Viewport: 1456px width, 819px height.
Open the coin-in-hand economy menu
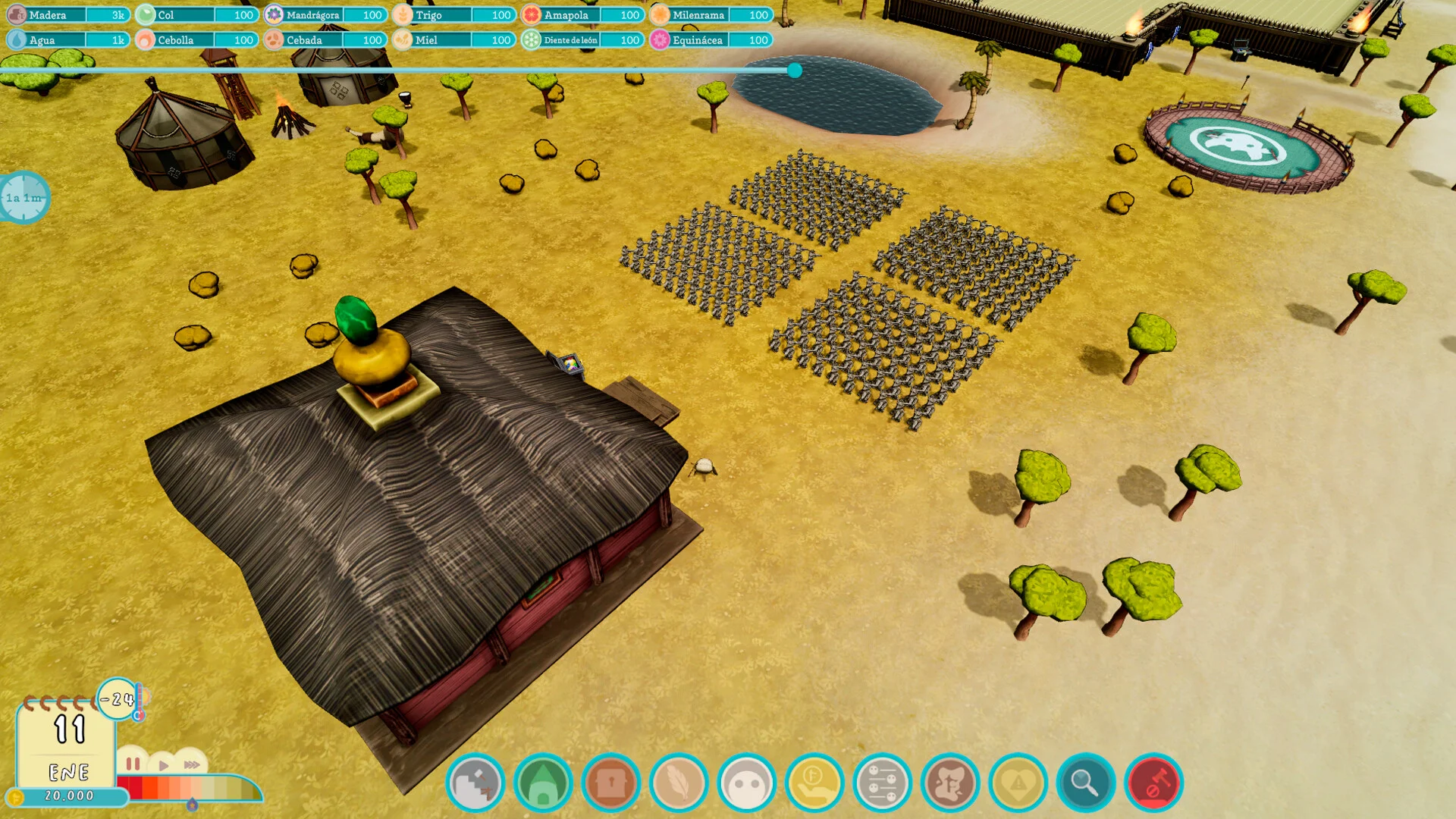(814, 783)
